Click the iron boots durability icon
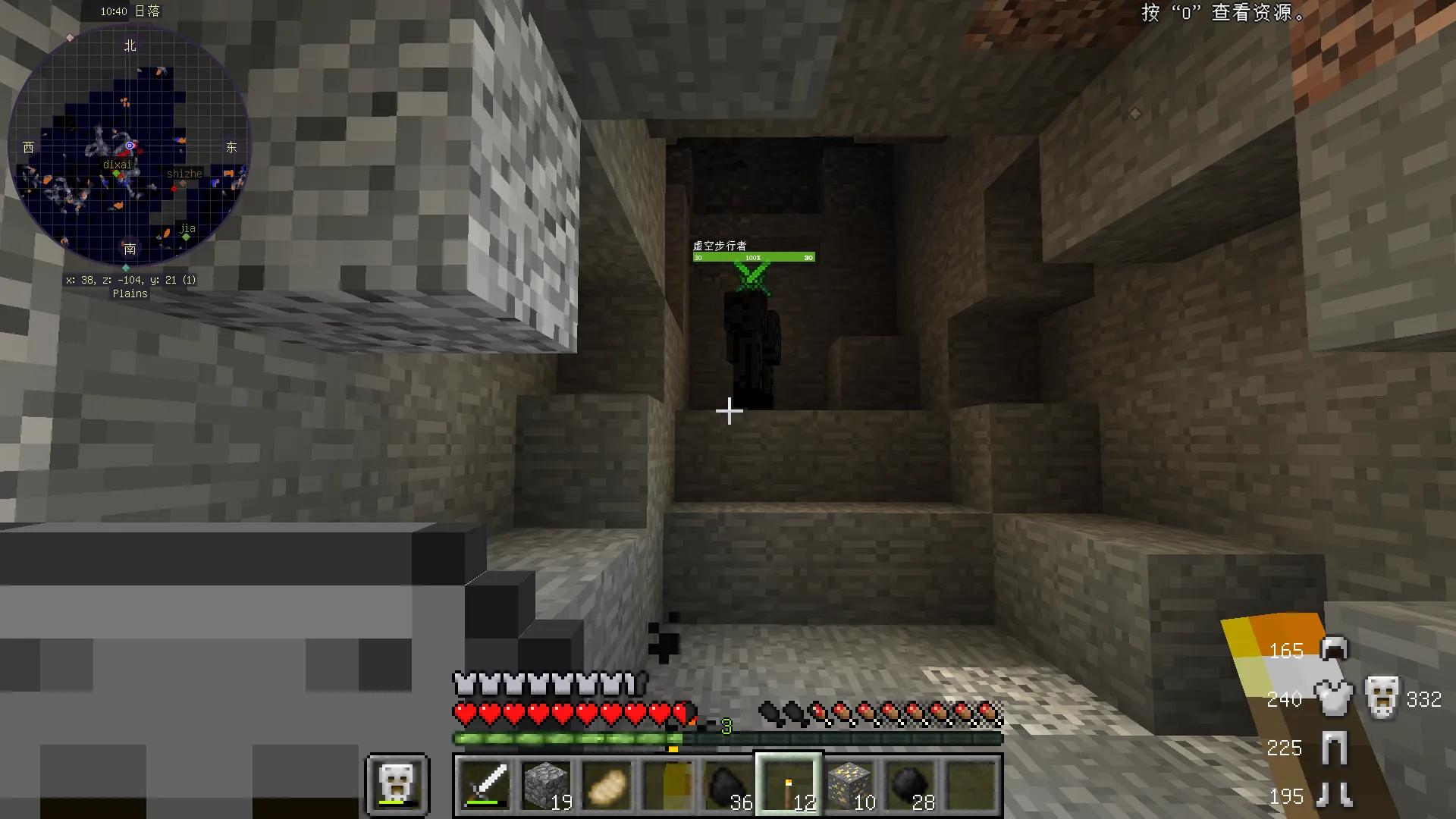 point(1334,795)
